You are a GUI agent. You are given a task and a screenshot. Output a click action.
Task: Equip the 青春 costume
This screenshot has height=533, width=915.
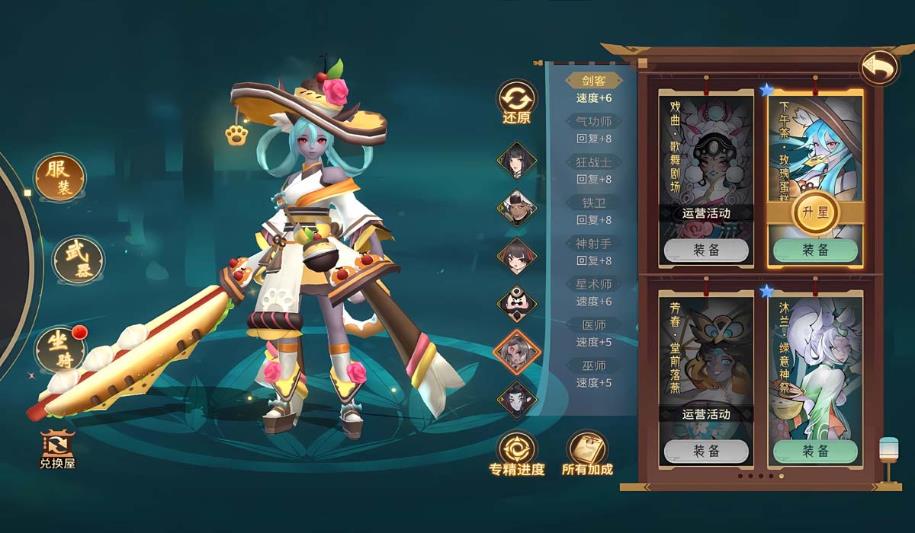tap(706, 451)
